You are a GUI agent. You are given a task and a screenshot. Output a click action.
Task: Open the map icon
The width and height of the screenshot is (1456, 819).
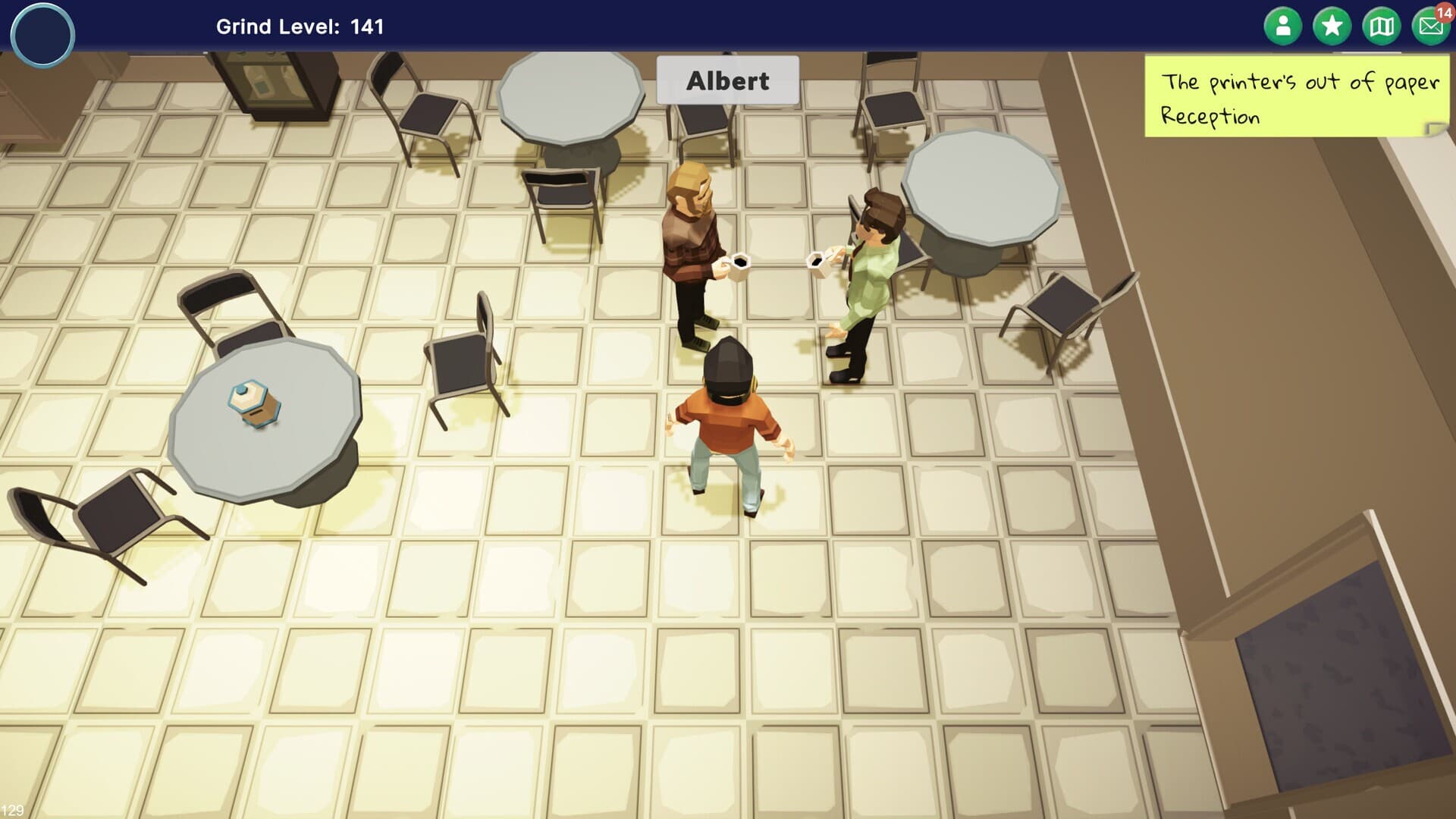(x=1381, y=27)
